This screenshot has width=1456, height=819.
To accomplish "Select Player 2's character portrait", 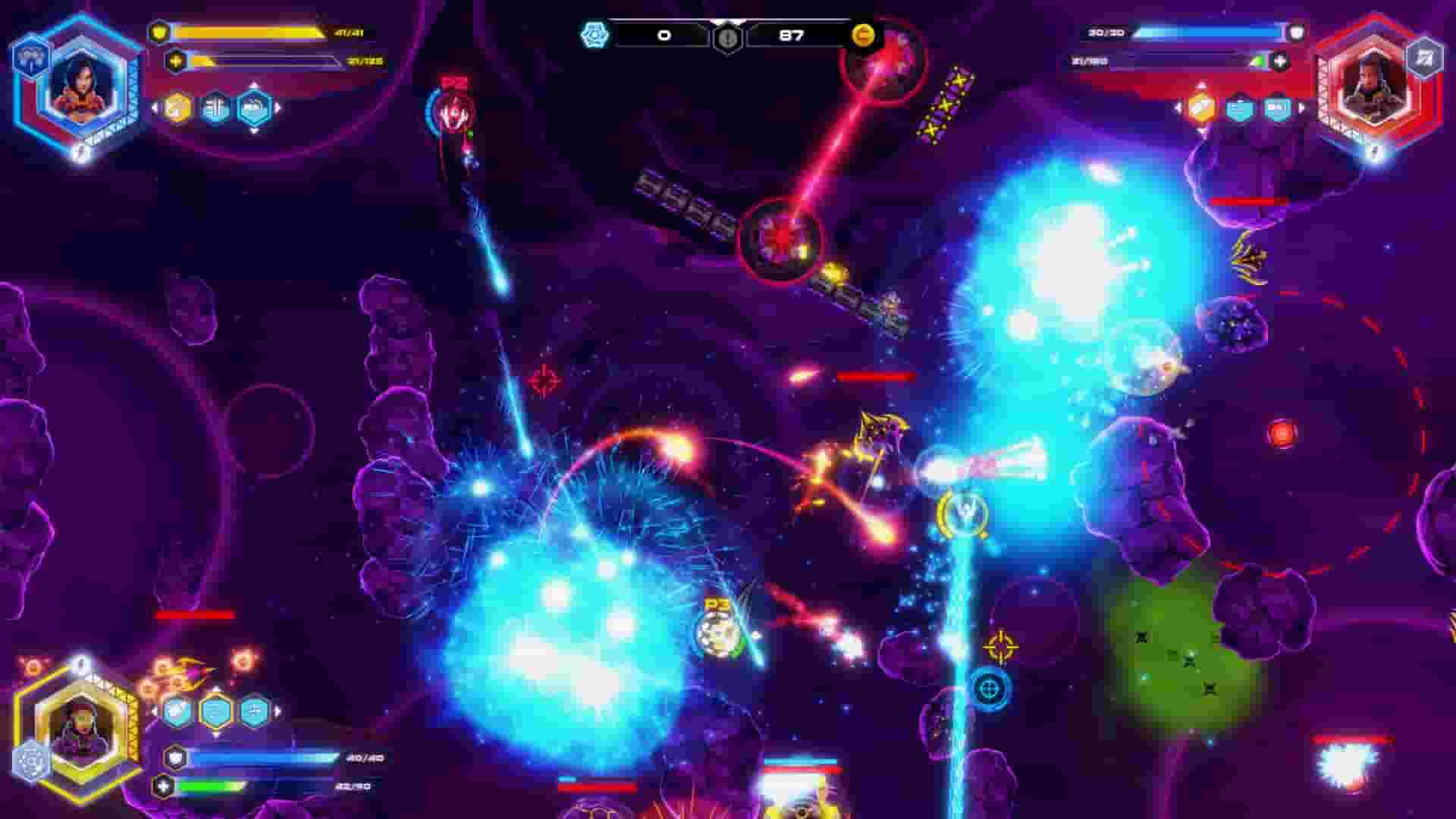I will (x=1373, y=83).
